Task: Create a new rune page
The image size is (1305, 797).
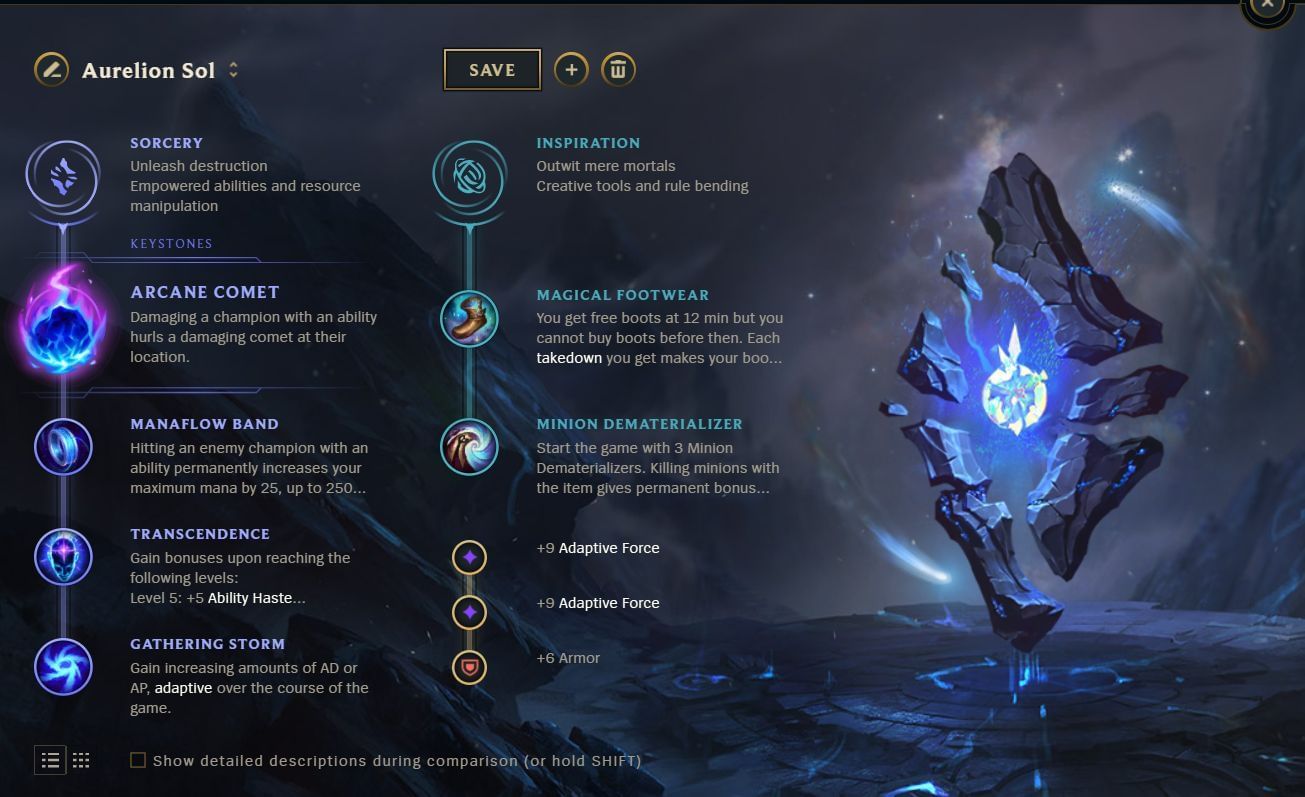Action: 571,70
